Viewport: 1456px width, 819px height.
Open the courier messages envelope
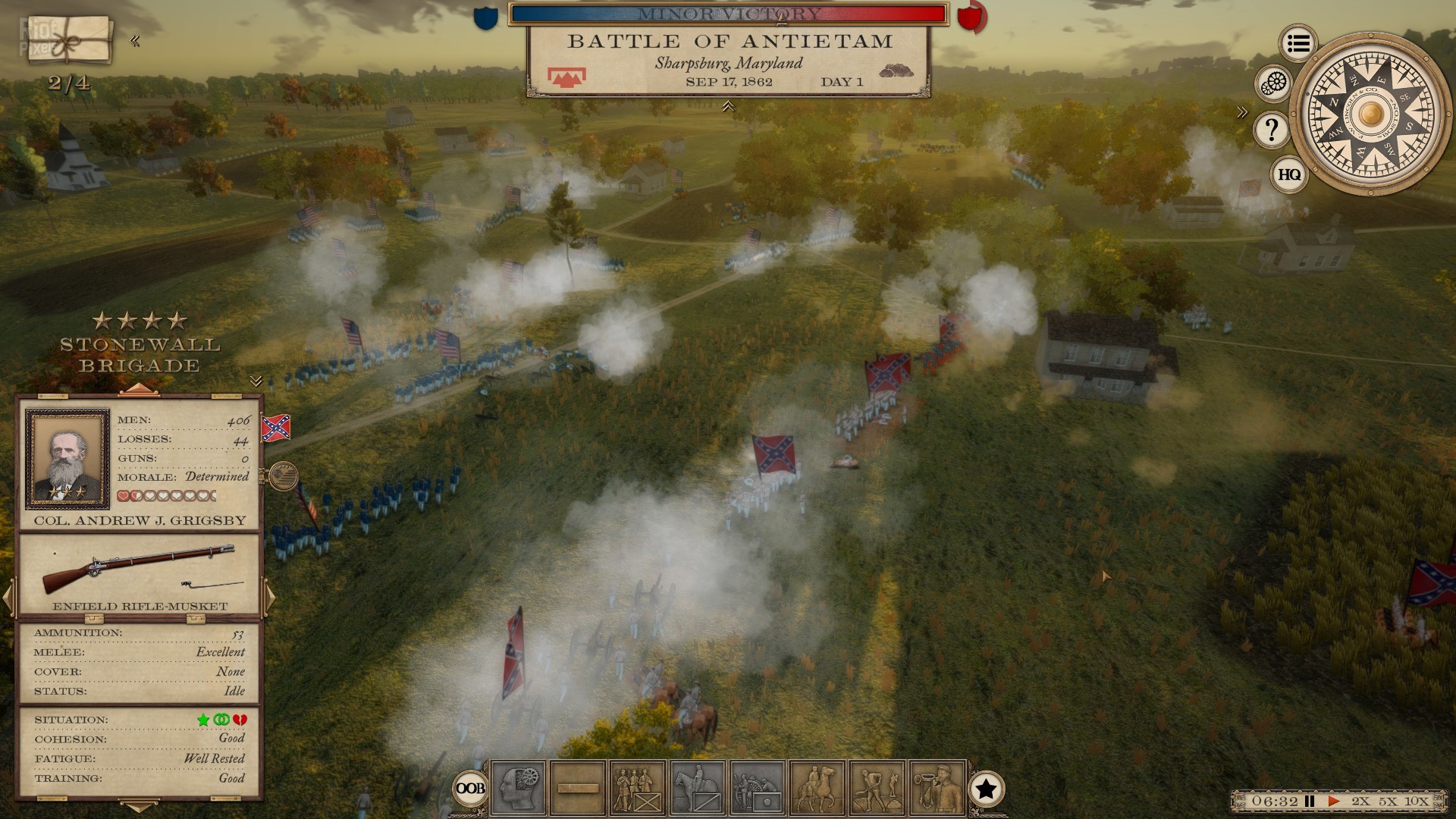[x=67, y=39]
